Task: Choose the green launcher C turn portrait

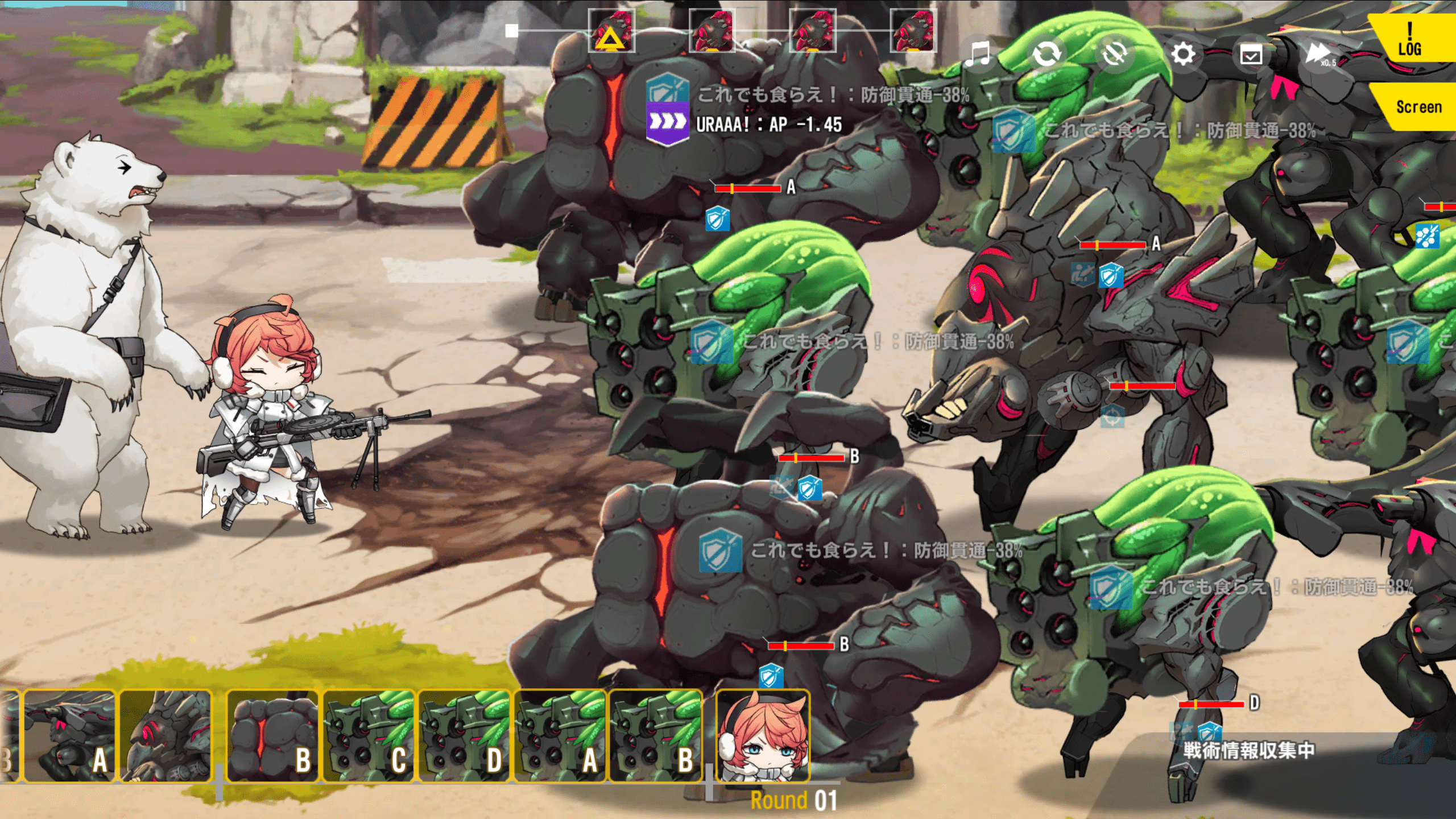Action: click(x=369, y=736)
